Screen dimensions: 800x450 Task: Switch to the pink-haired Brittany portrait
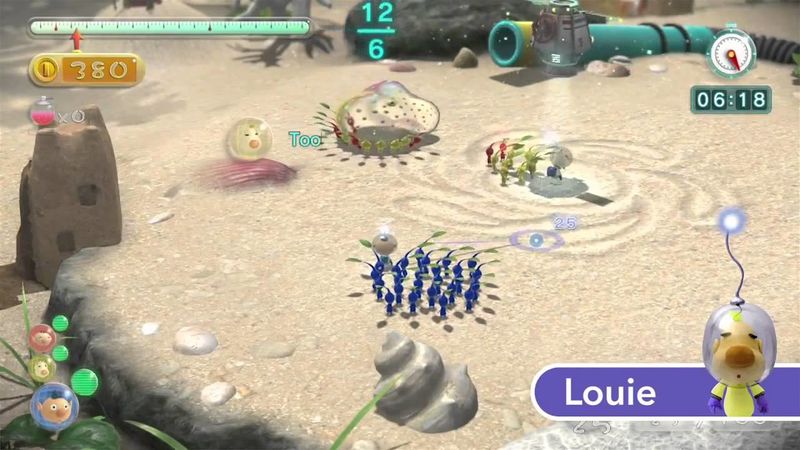point(41,337)
